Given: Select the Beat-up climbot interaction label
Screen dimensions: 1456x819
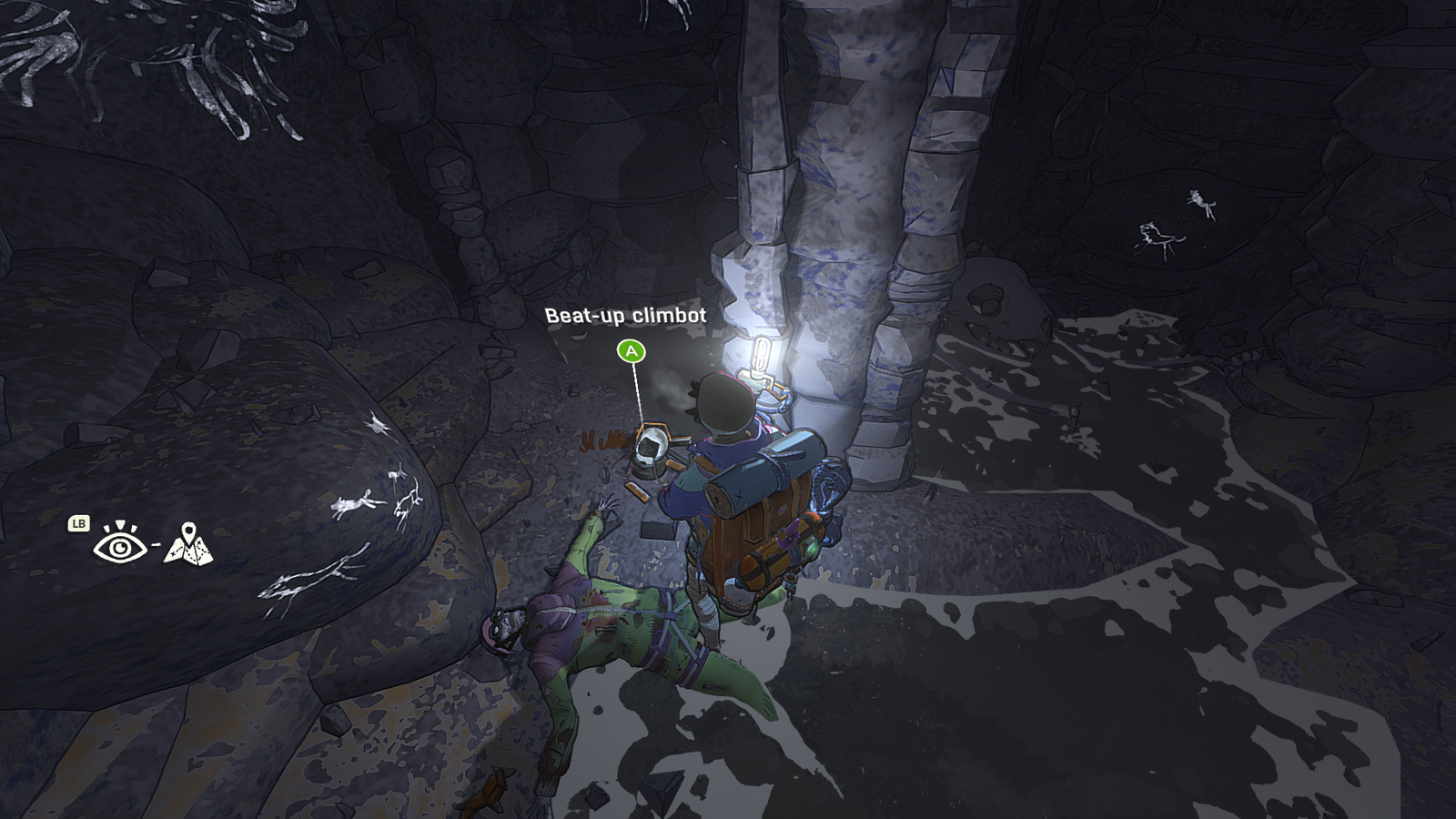Looking at the screenshot, I should pyautogui.click(x=625, y=316).
